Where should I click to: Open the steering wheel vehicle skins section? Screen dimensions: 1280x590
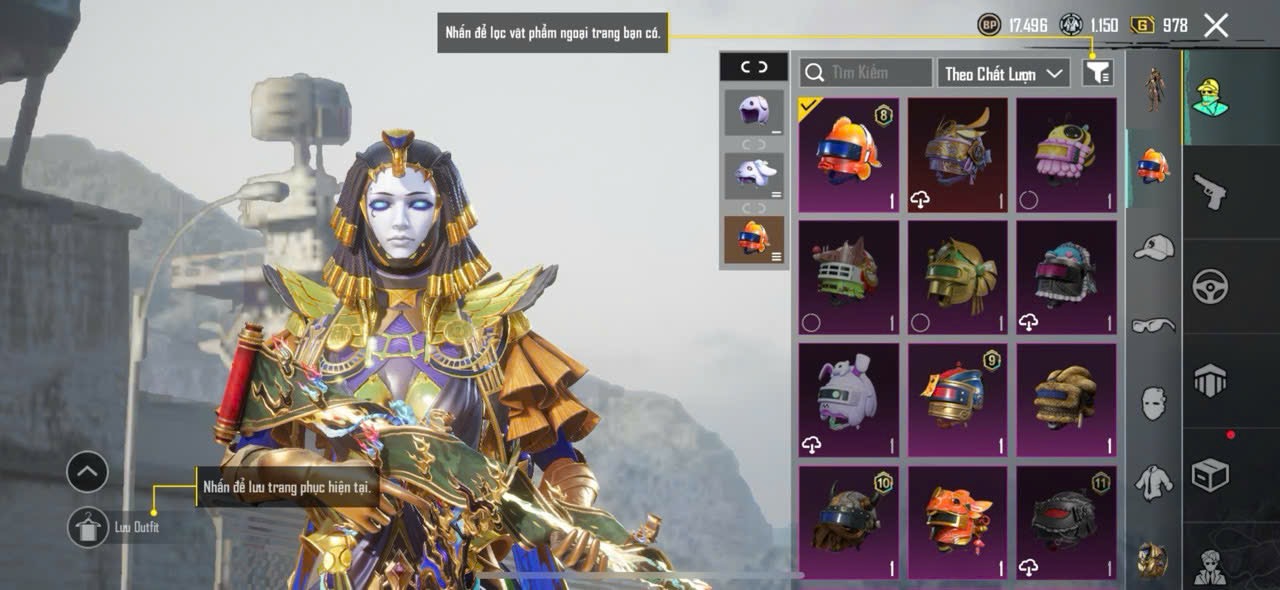[1210, 286]
